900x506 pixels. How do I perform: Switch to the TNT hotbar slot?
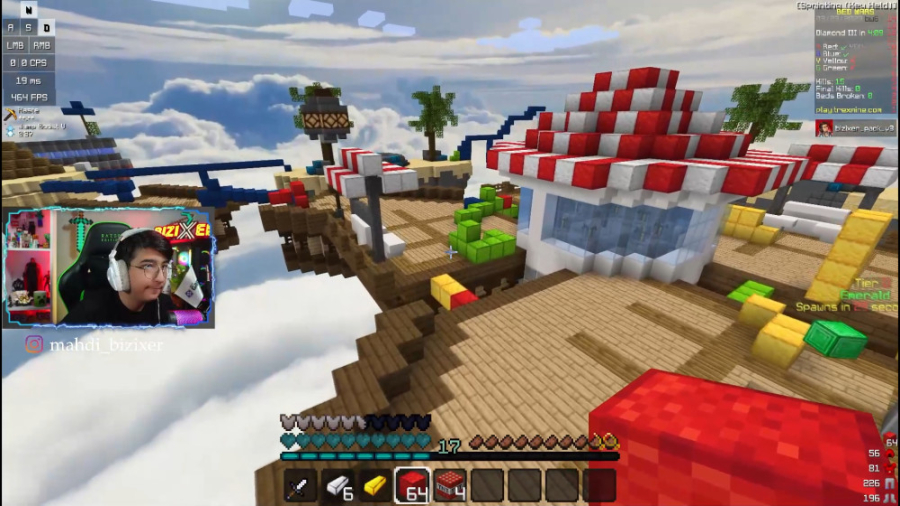click(x=450, y=486)
